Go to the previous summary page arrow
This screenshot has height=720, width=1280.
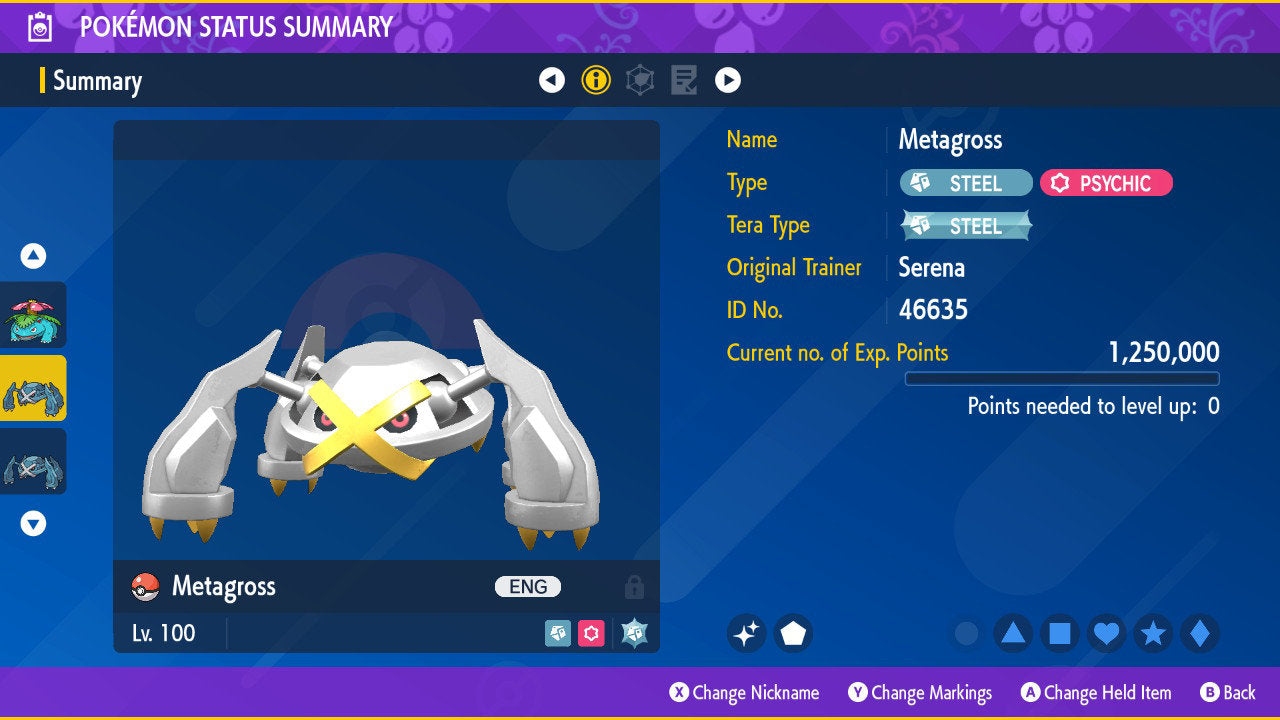point(552,80)
